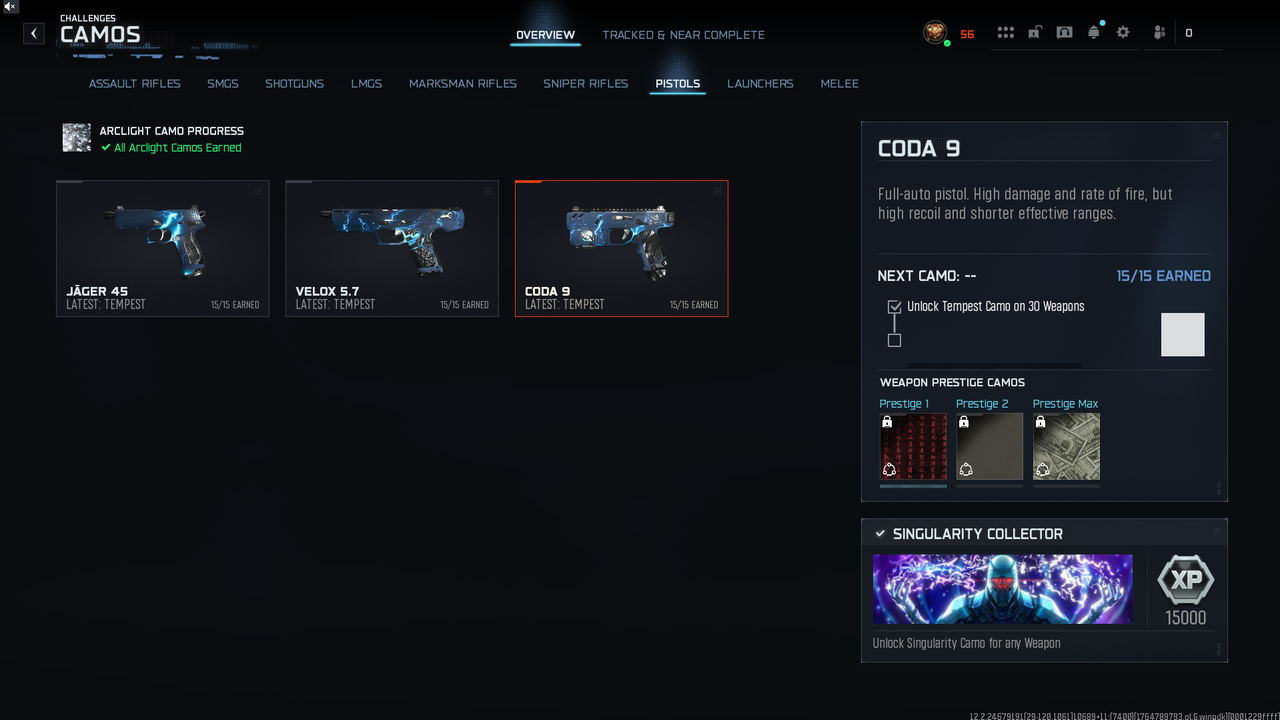This screenshot has height=720, width=1280.
Task: Switch to the SMGs category
Action: (222, 84)
